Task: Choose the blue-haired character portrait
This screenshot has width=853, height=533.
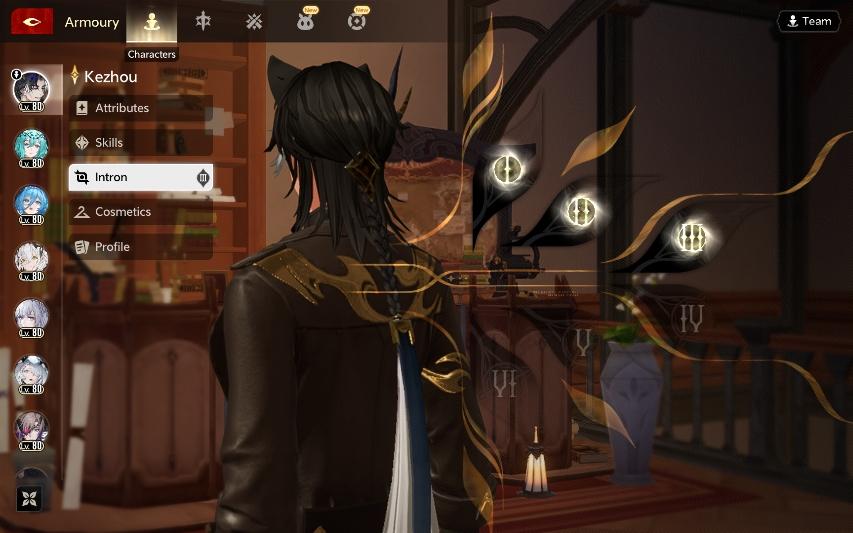Action: pyautogui.click(x=31, y=202)
